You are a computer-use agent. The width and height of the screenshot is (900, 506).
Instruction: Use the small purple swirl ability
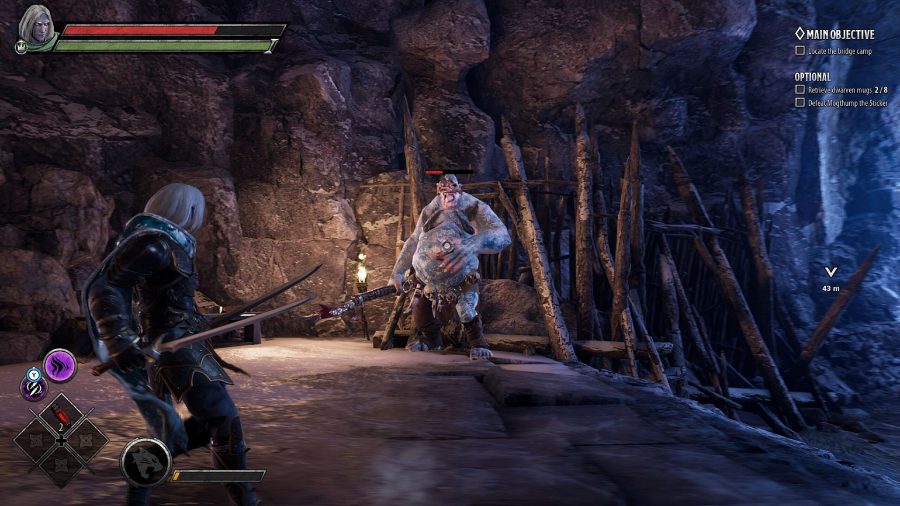[34, 386]
